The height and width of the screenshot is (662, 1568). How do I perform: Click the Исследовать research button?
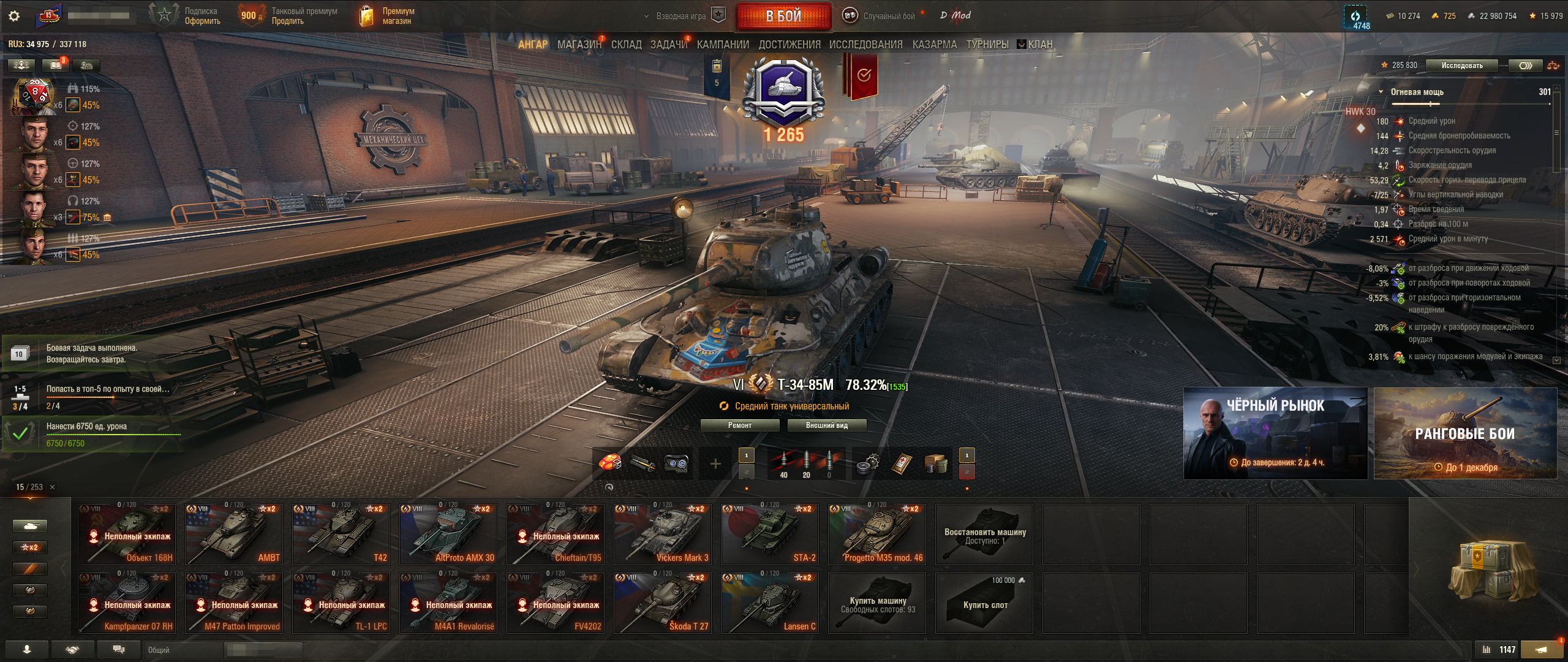[1462, 66]
